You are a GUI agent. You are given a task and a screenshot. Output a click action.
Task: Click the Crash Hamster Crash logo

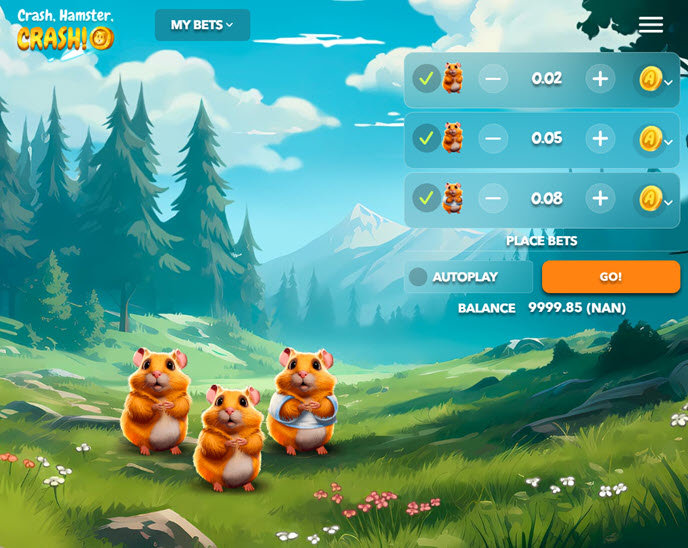point(66,29)
